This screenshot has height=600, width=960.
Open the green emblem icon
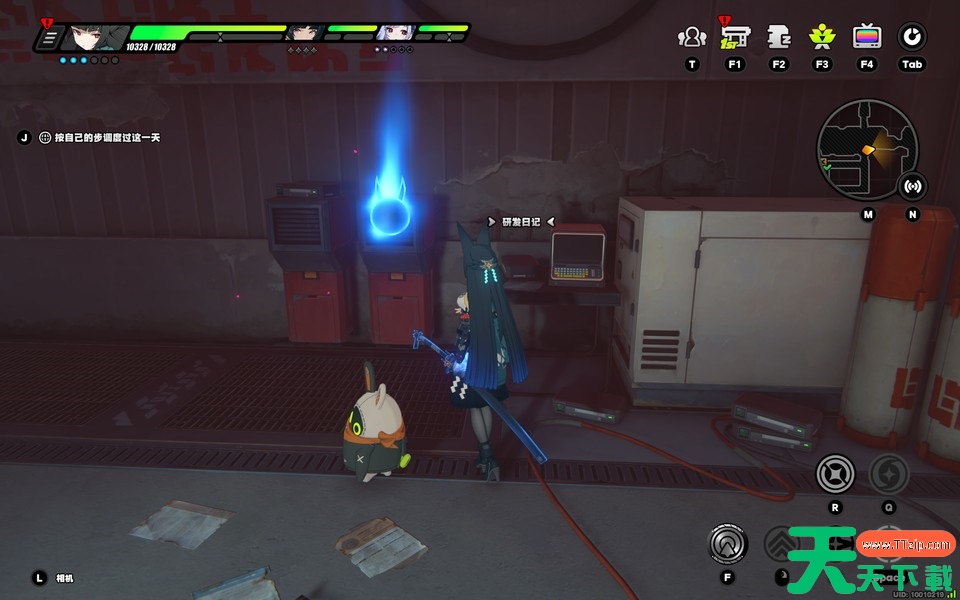(822, 38)
